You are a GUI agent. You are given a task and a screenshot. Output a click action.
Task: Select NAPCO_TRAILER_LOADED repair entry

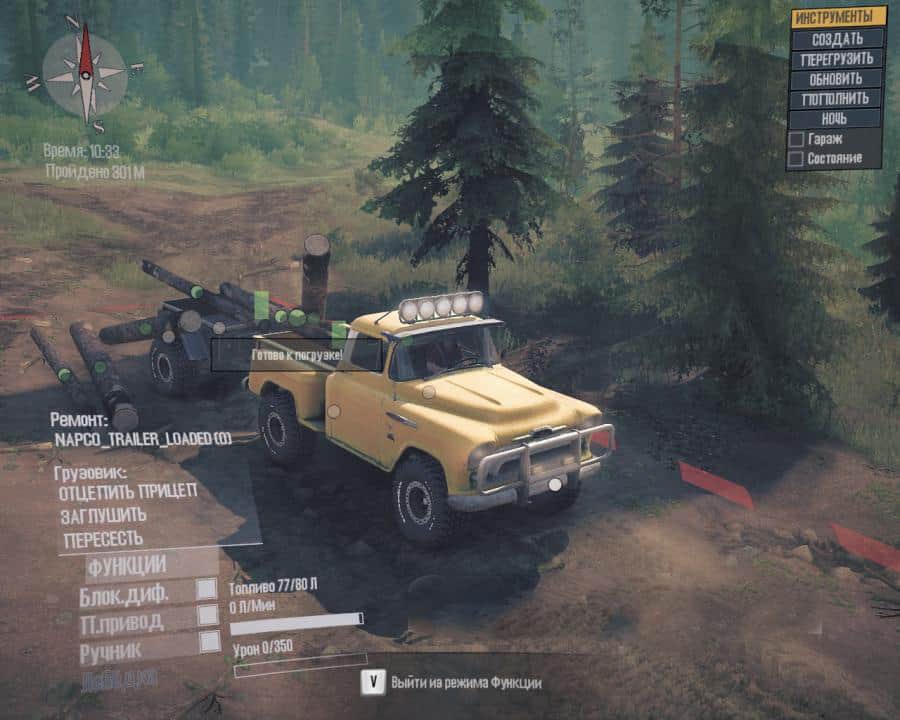click(x=141, y=439)
